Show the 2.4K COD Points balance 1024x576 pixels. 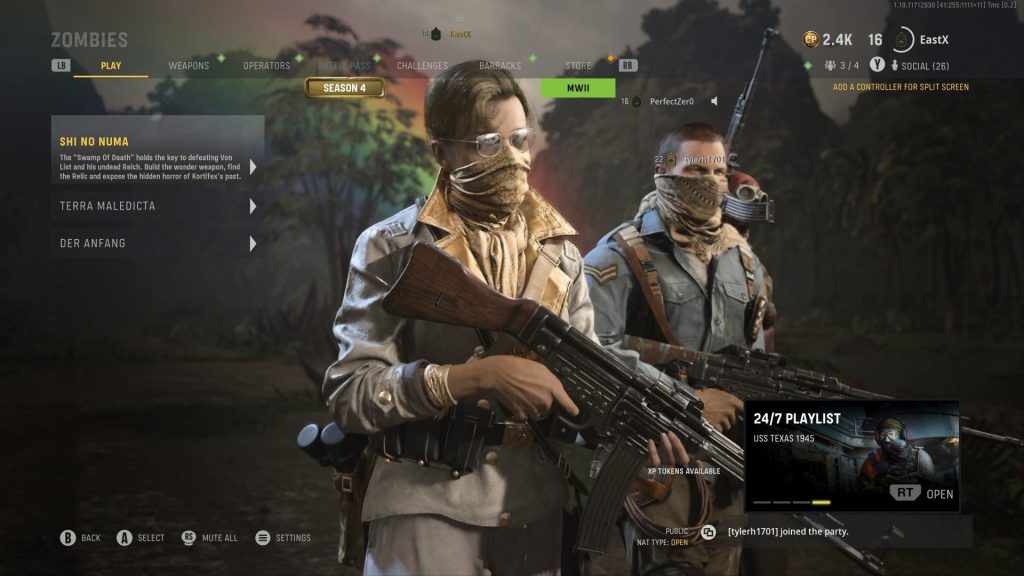(x=828, y=40)
